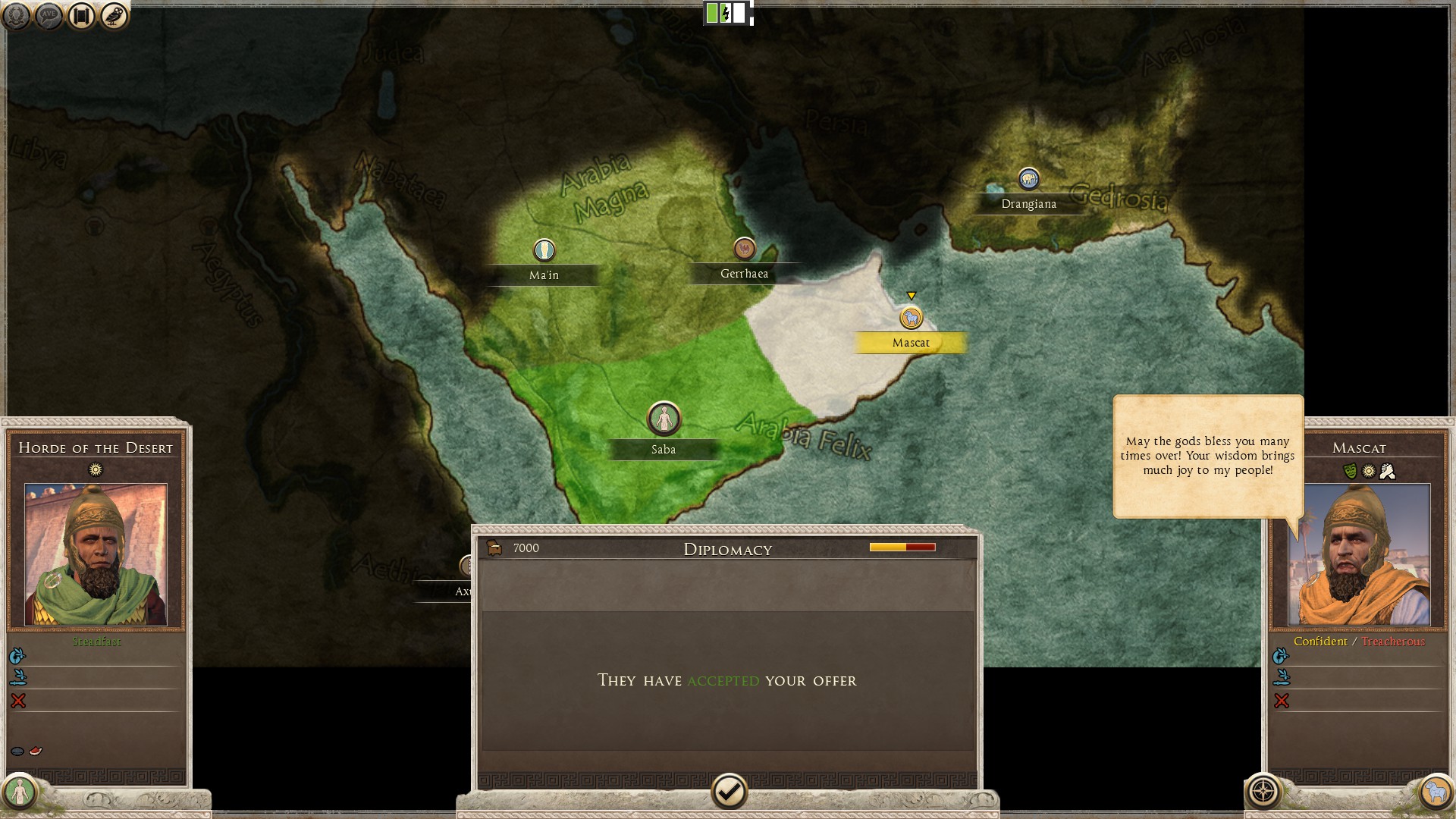Click the AVE speech bubble chat button
Viewport: 1456px width, 819px height.
[49, 16]
